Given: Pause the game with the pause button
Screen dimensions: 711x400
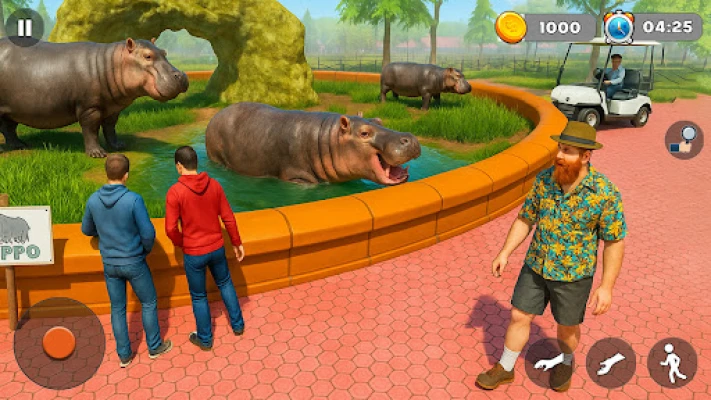Looking at the screenshot, I should pyautogui.click(x=24, y=28).
